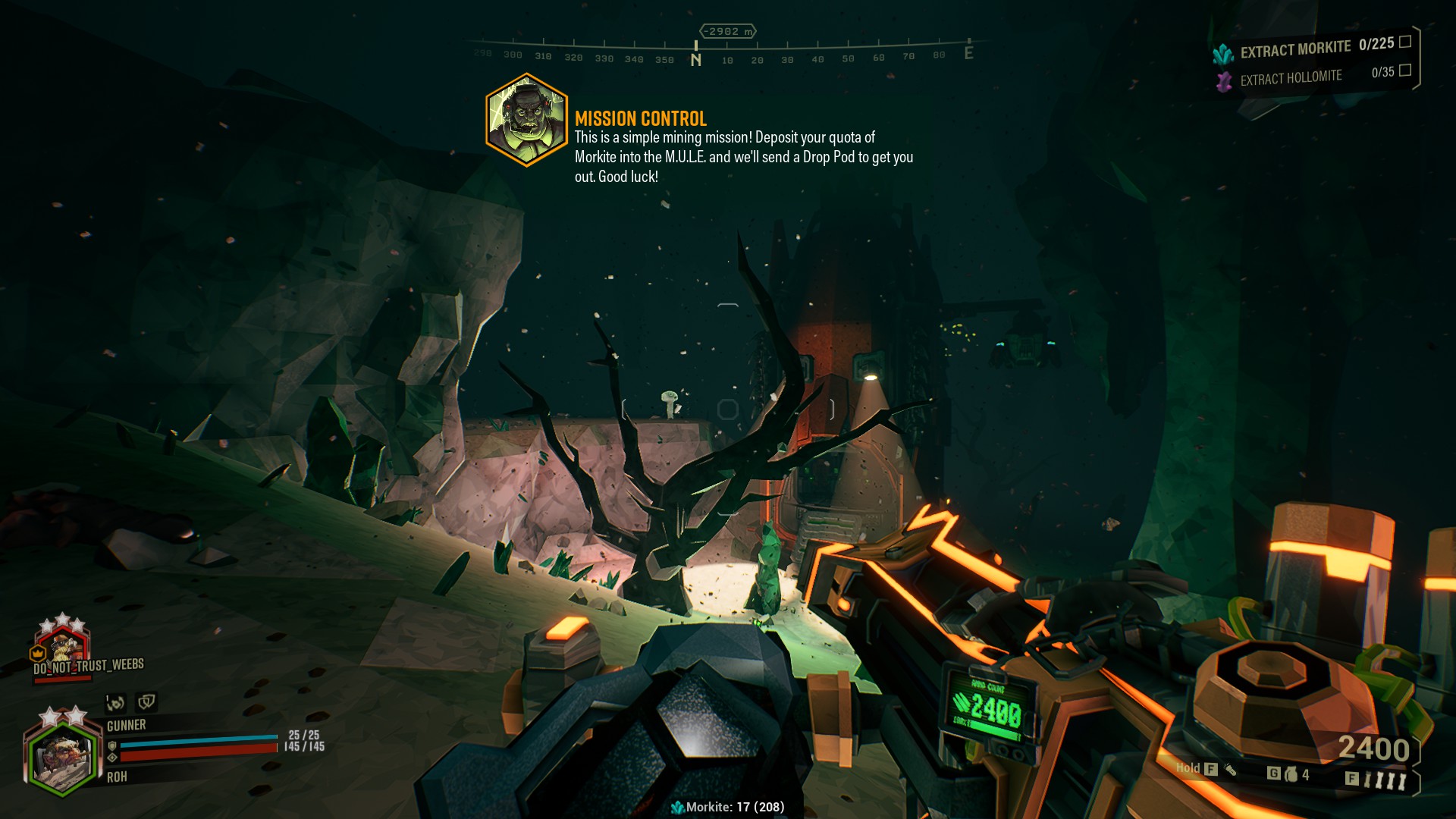
Task: Select the grenade icon
Action: tap(1291, 774)
